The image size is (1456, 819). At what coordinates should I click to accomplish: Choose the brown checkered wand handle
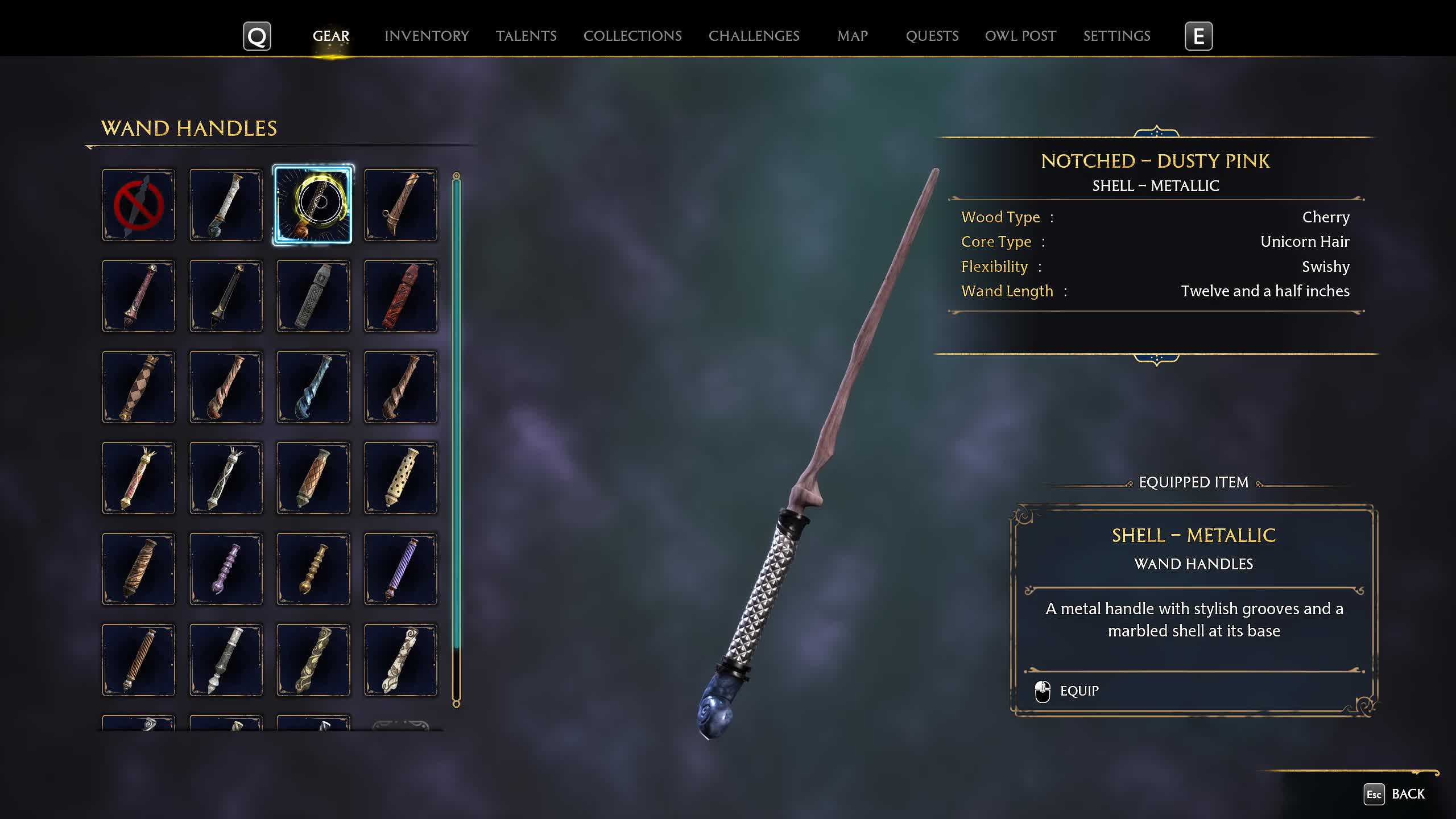[138, 387]
